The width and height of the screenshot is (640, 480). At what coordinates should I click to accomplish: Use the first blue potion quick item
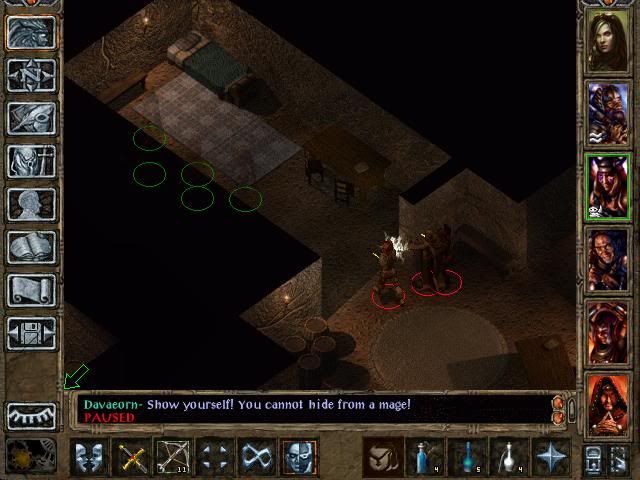[x=426, y=458]
